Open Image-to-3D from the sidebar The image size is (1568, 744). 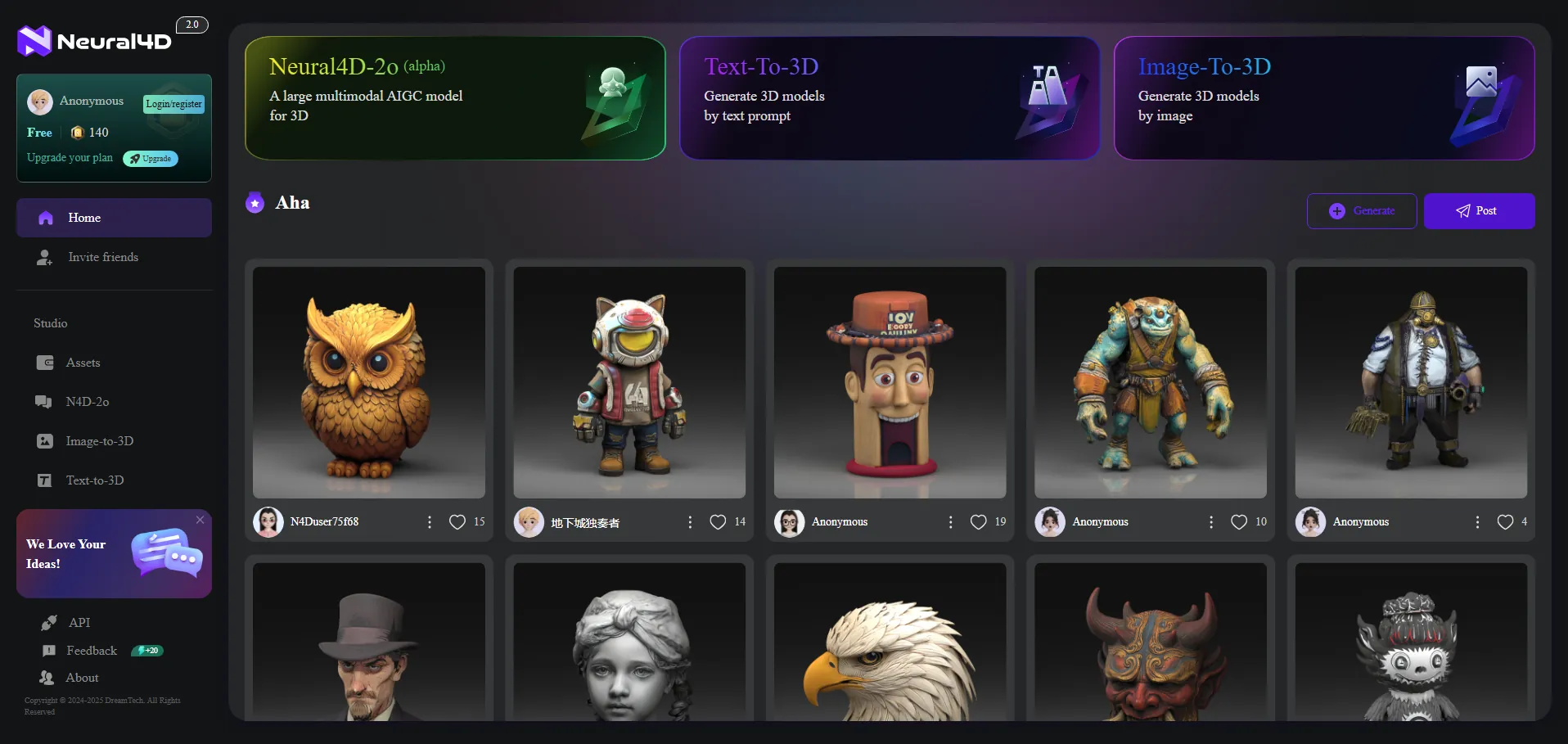(x=99, y=441)
